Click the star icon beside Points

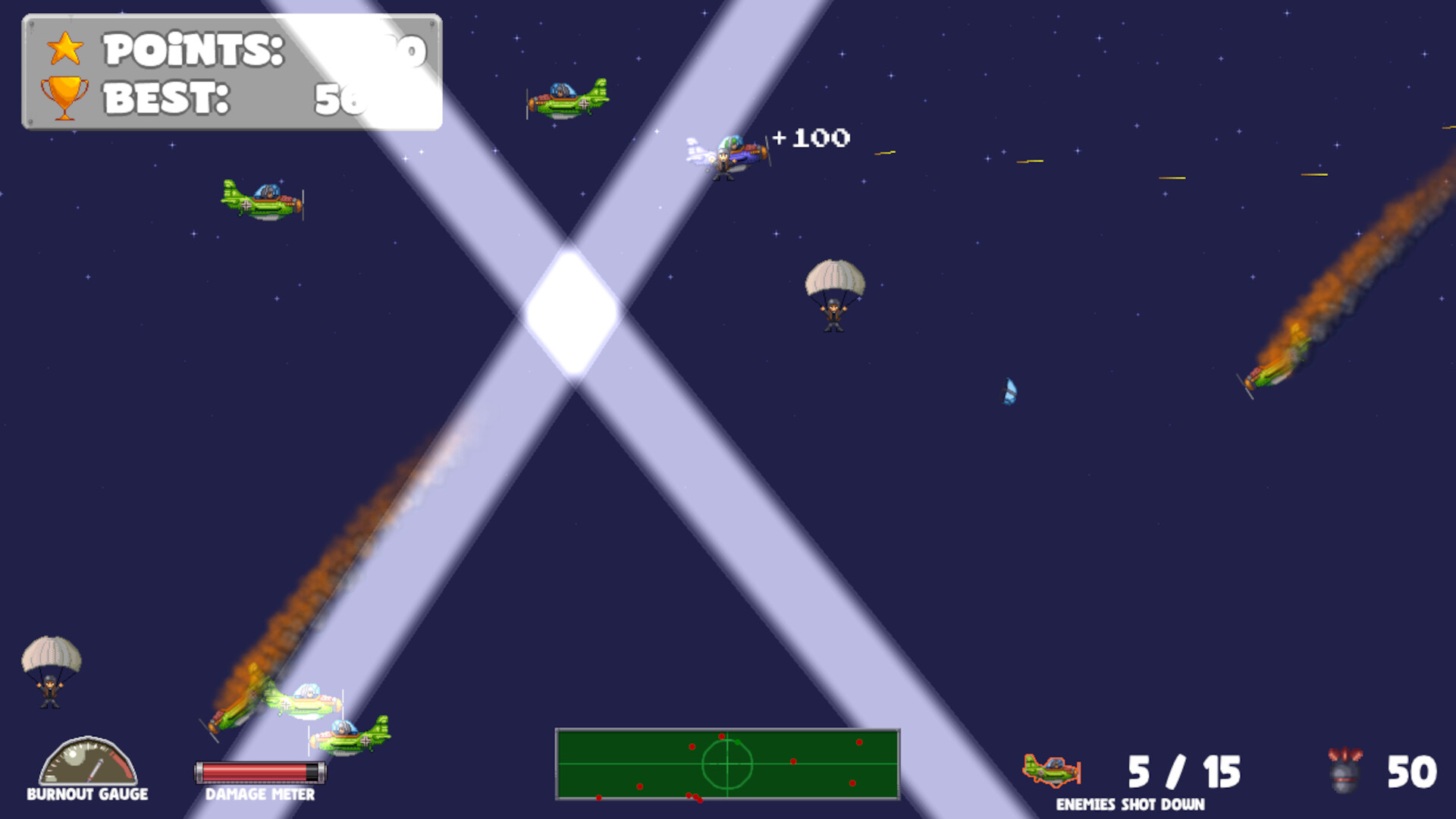coord(65,47)
